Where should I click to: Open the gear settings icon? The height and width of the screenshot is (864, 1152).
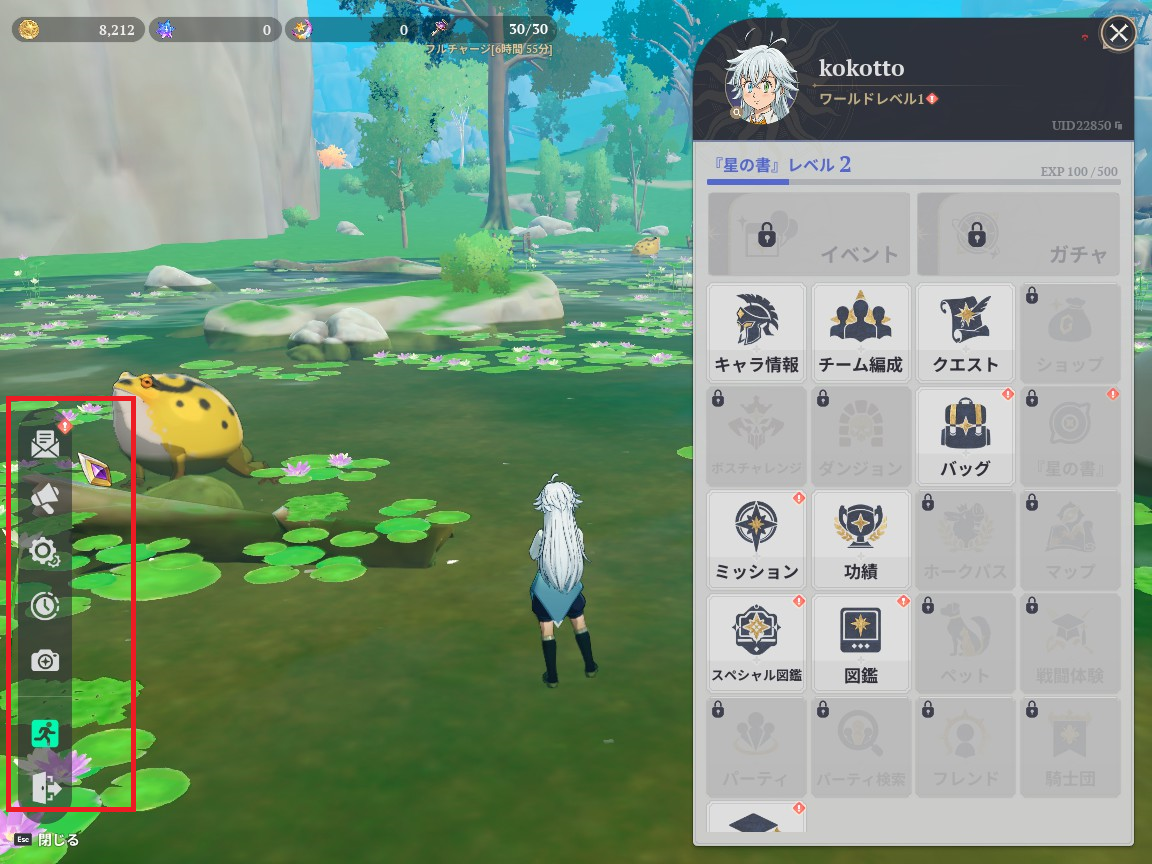pyautogui.click(x=45, y=551)
